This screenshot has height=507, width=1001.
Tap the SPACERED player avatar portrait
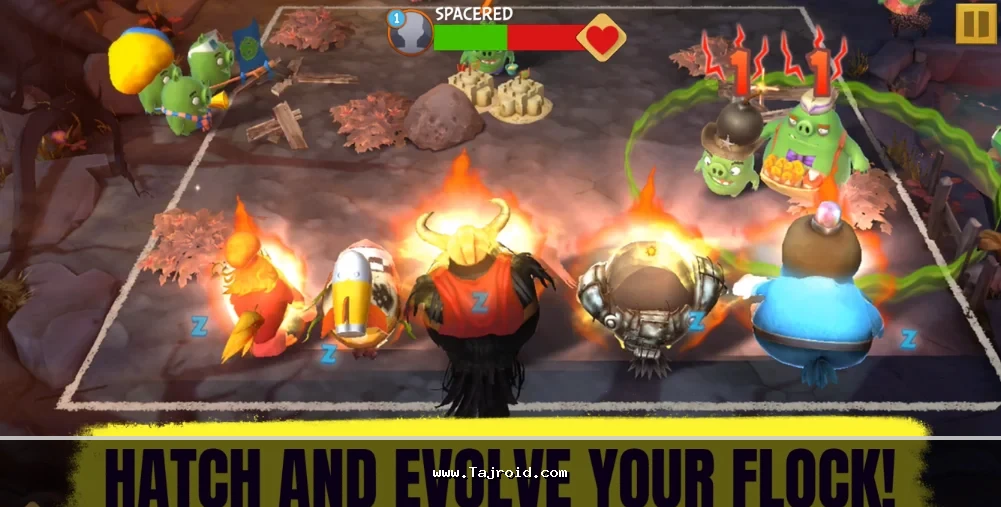click(x=411, y=33)
